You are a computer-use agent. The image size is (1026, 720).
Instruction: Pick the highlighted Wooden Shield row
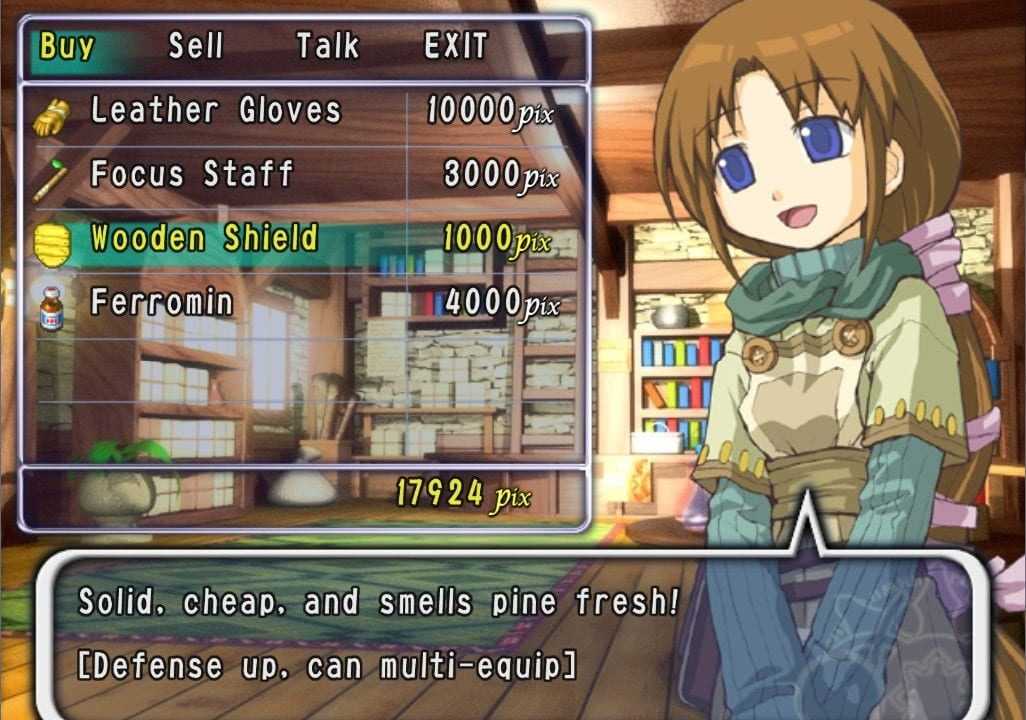pyautogui.click(x=204, y=239)
